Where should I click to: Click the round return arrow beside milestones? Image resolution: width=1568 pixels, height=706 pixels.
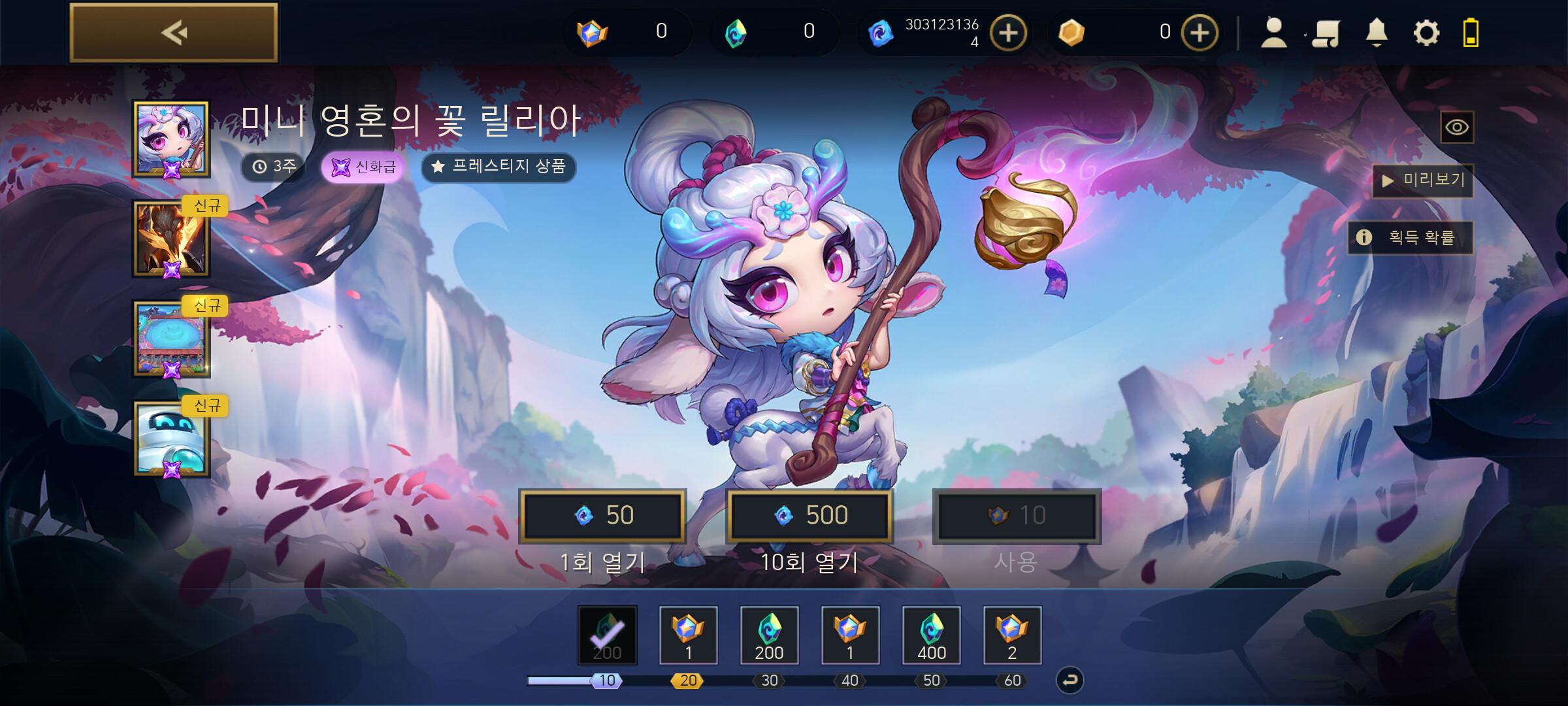[1070, 681]
